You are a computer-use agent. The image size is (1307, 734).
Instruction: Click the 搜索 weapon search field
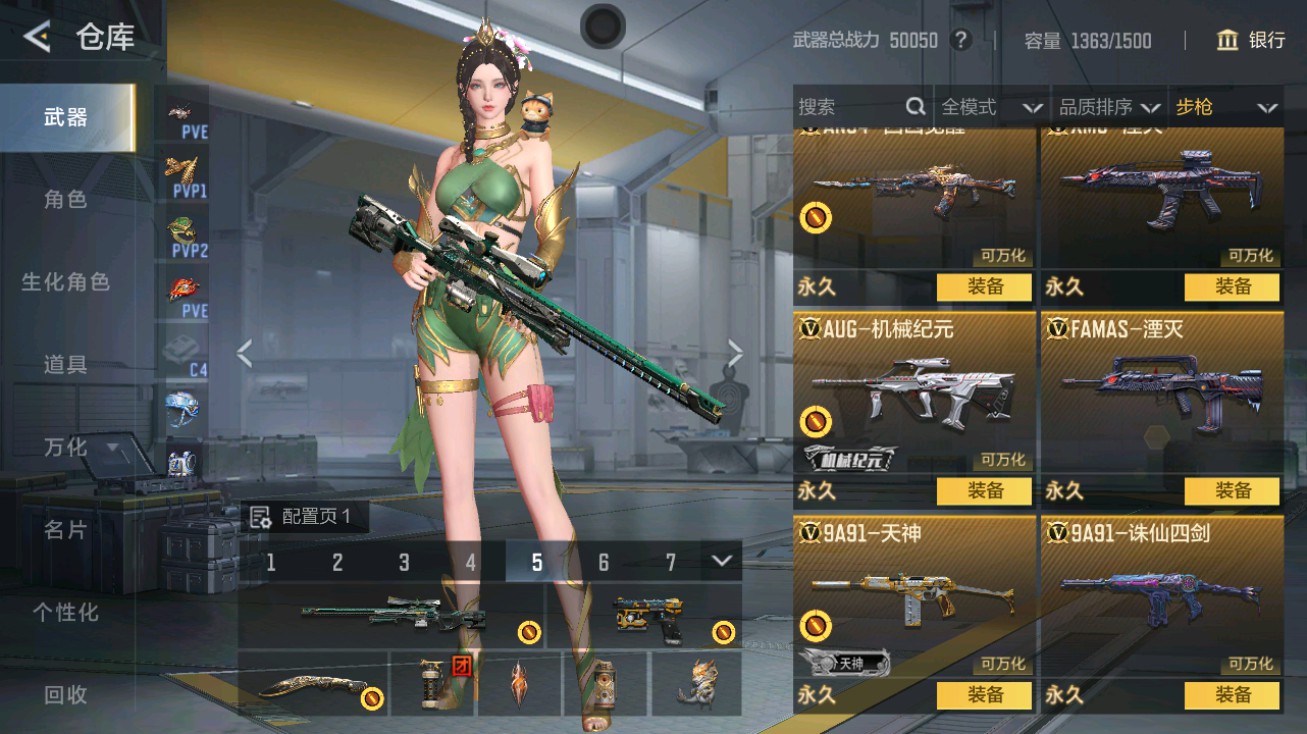[x=850, y=107]
